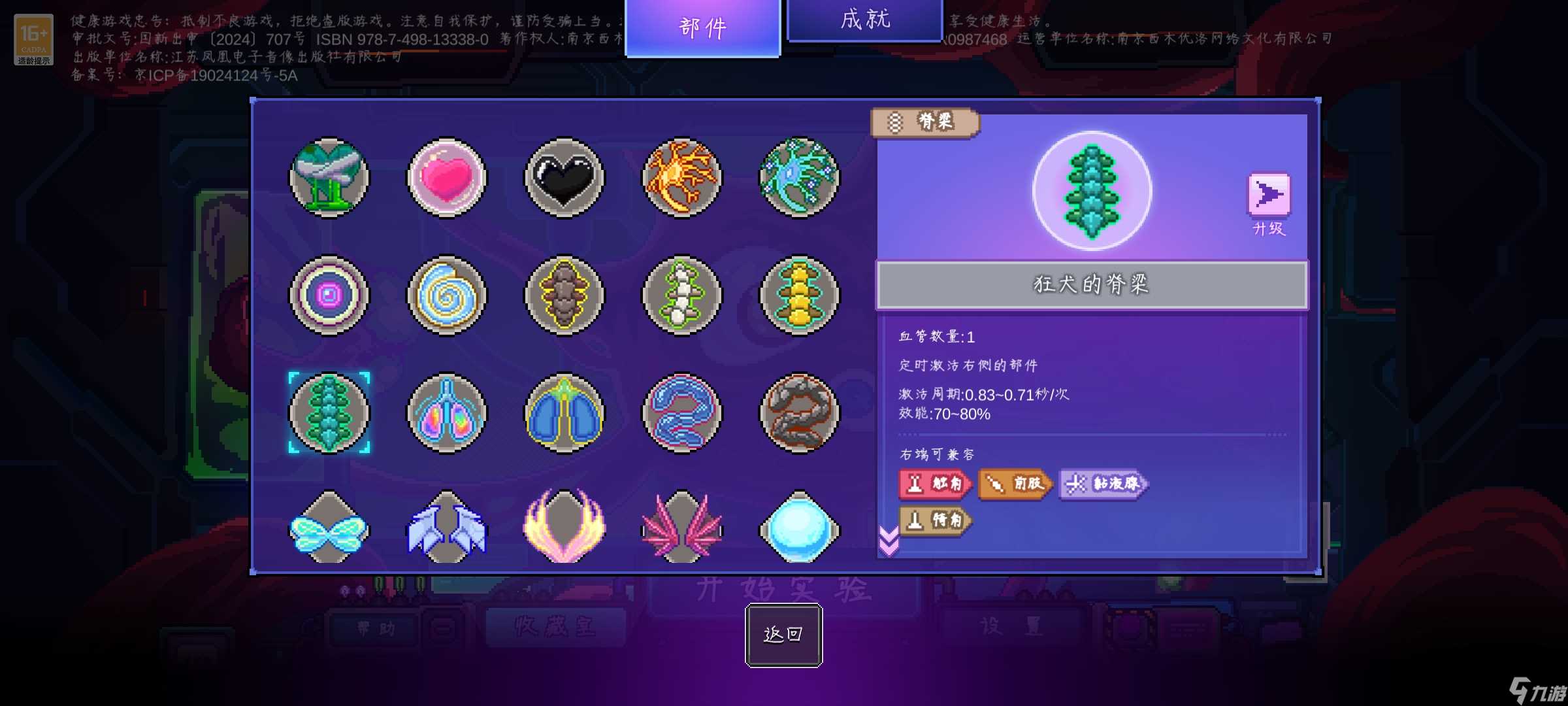Toggle the 前肢 compatibility tag
Viewport: 1568px width, 706px height.
click(x=1015, y=485)
